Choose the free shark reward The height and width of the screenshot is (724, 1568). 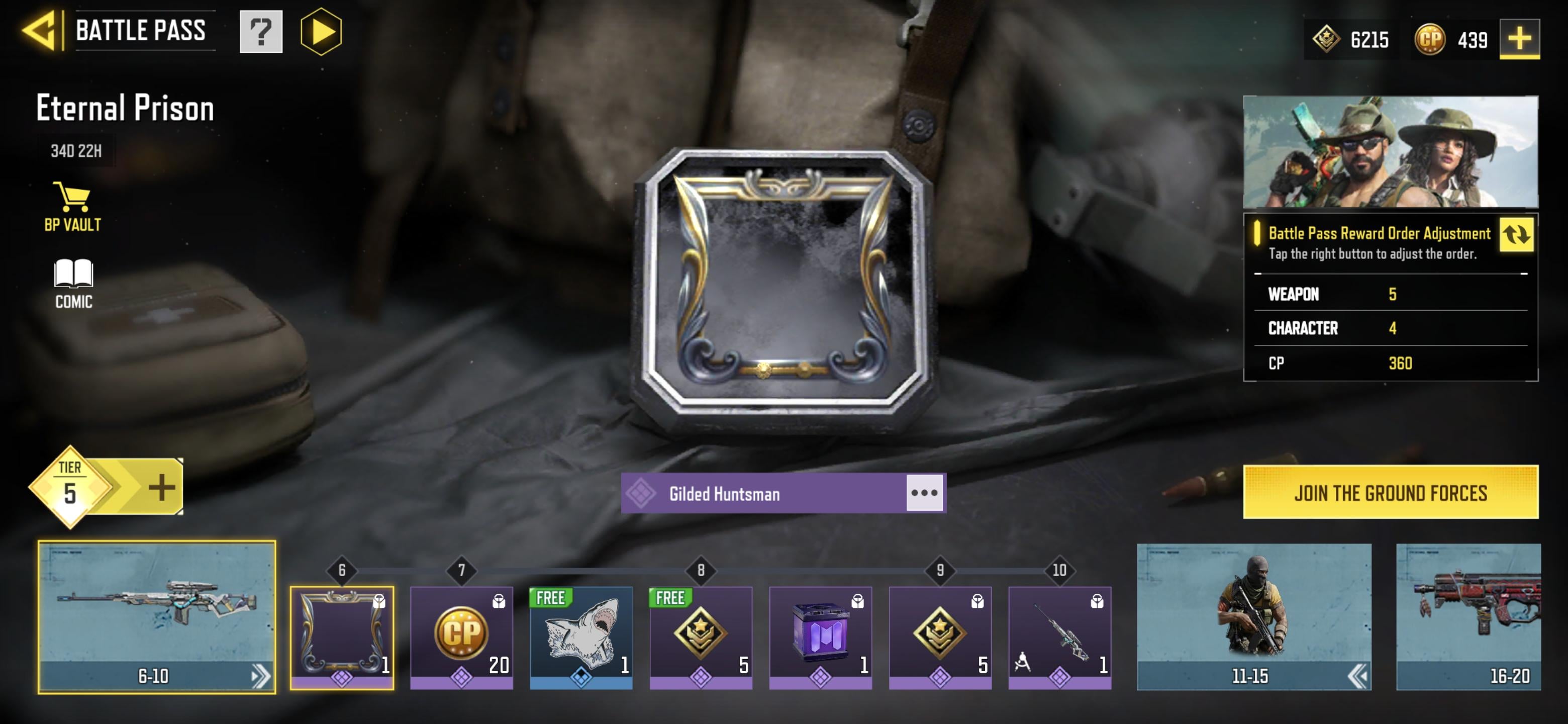click(580, 637)
